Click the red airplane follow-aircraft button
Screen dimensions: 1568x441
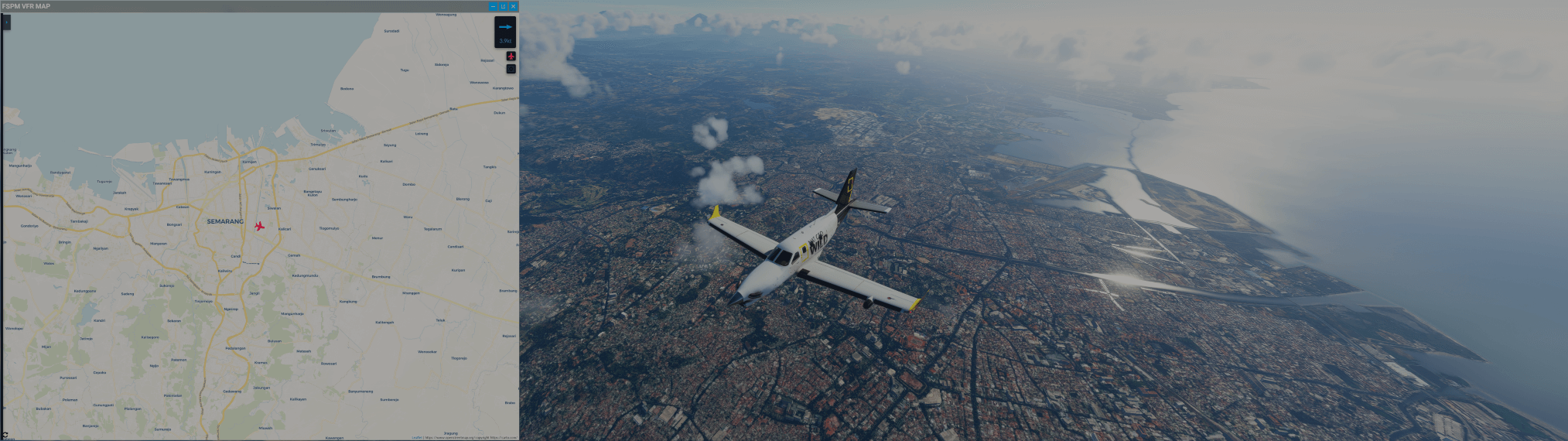point(511,56)
